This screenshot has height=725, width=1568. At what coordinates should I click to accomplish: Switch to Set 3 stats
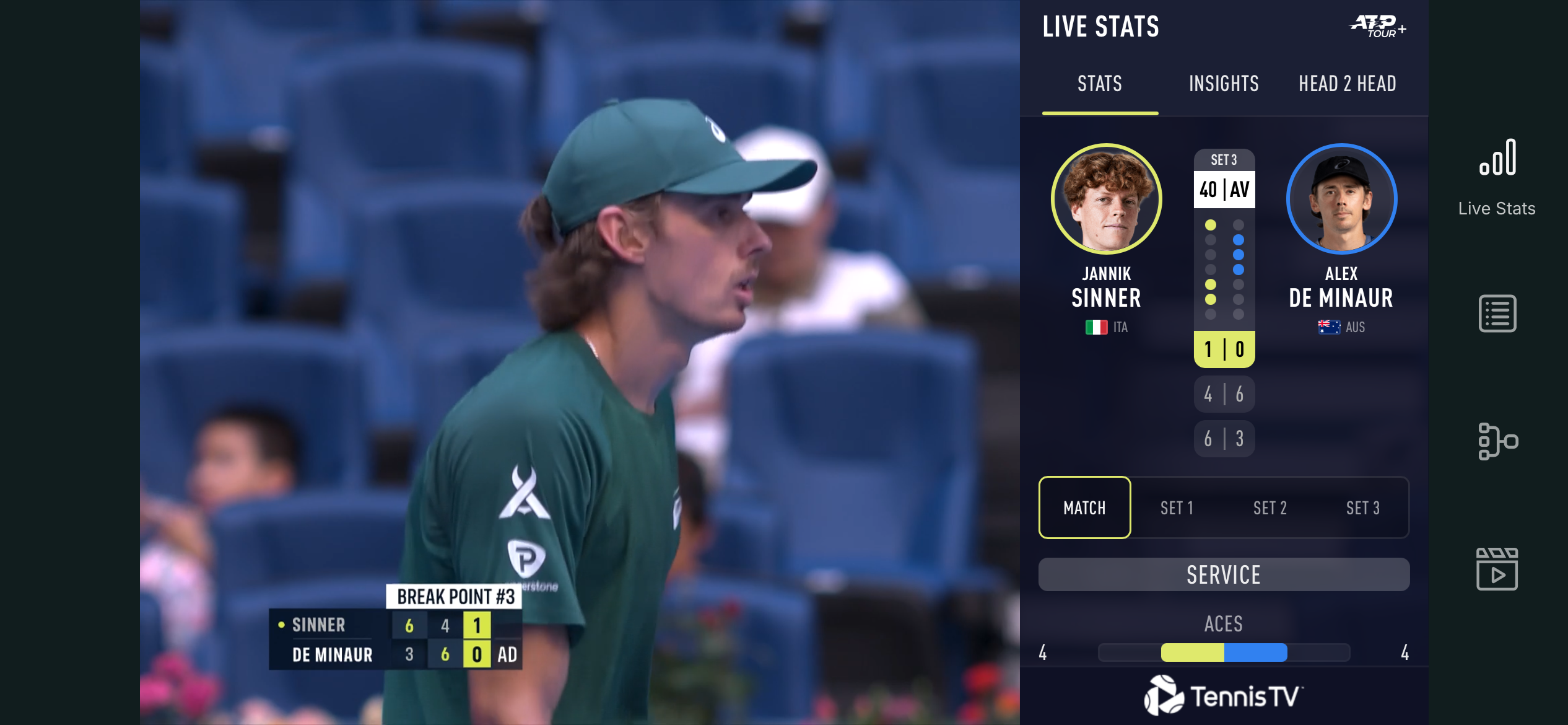[1362, 508]
